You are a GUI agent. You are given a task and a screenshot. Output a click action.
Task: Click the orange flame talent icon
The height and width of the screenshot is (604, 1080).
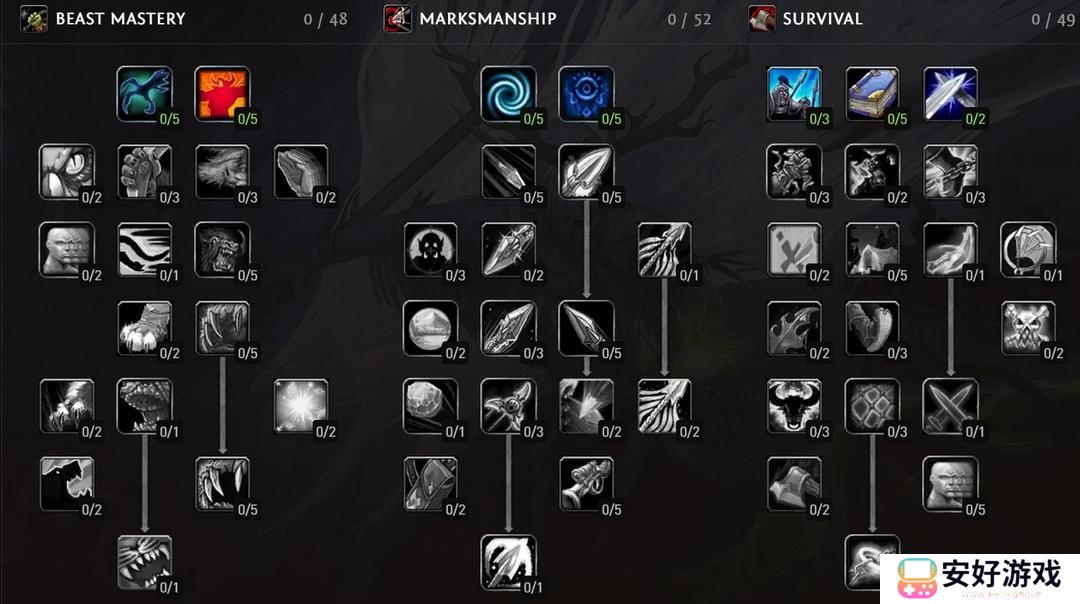pos(221,94)
